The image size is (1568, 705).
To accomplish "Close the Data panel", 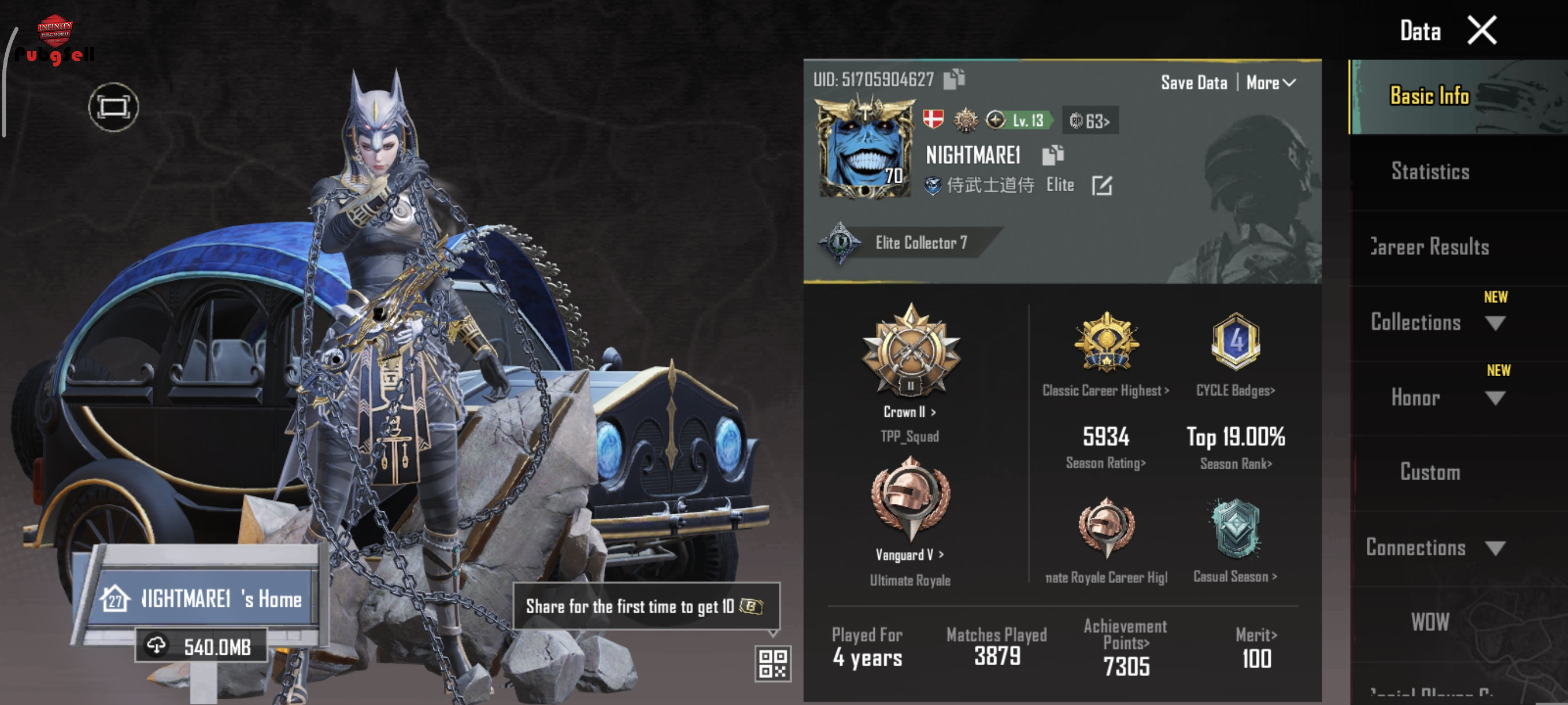I will [1482, 31].
